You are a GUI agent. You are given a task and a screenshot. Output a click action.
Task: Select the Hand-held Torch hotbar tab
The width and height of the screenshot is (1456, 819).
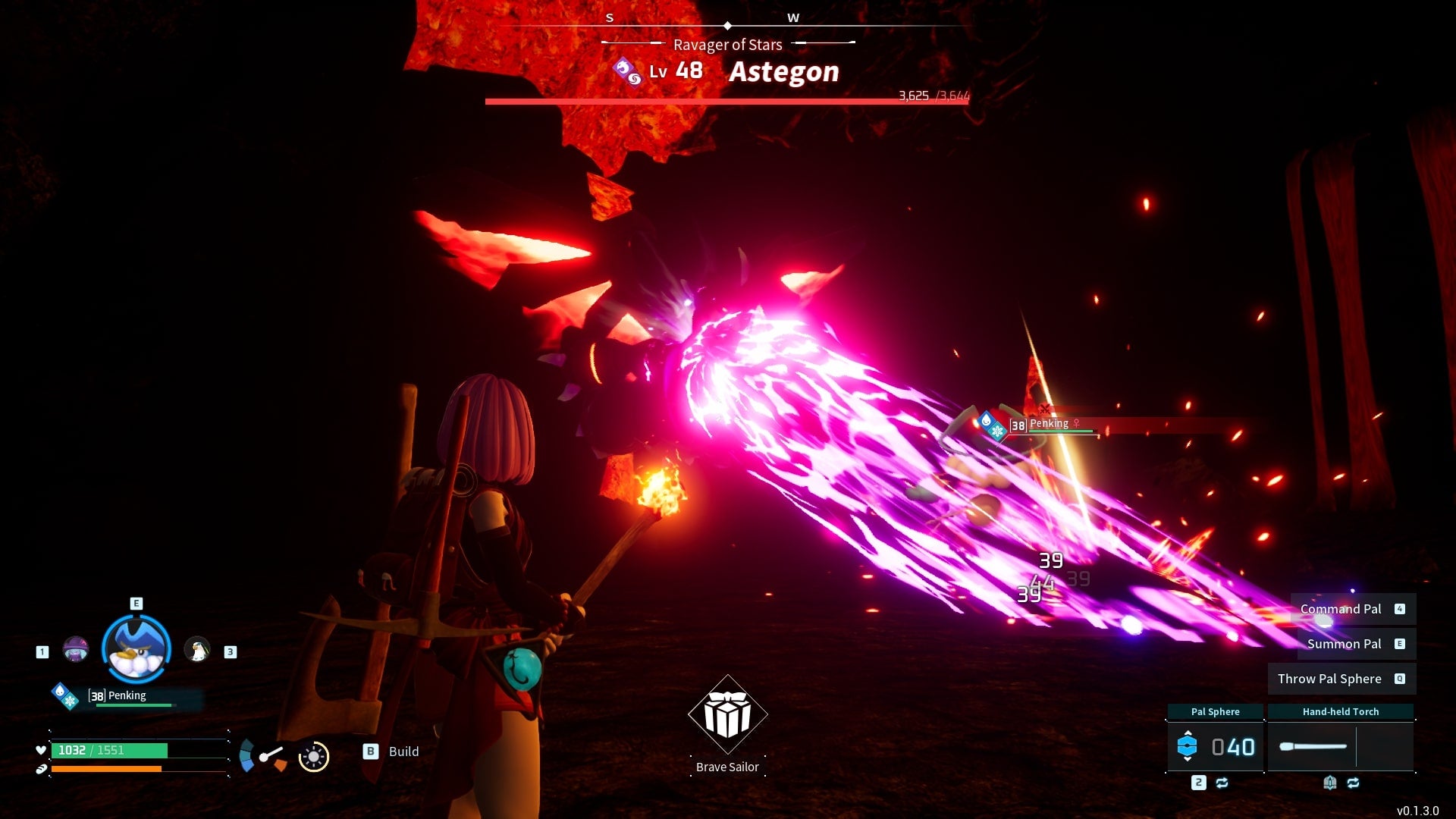click(1341, 711)
